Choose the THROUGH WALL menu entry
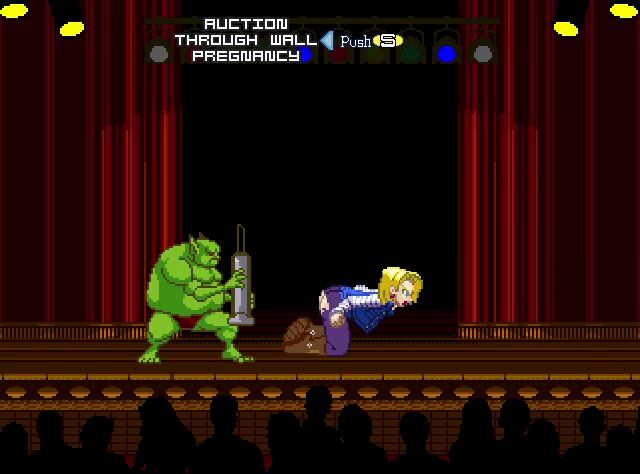The width and height of the screenshot is (640, 474). pyautogui.click(x=245, y=40)
